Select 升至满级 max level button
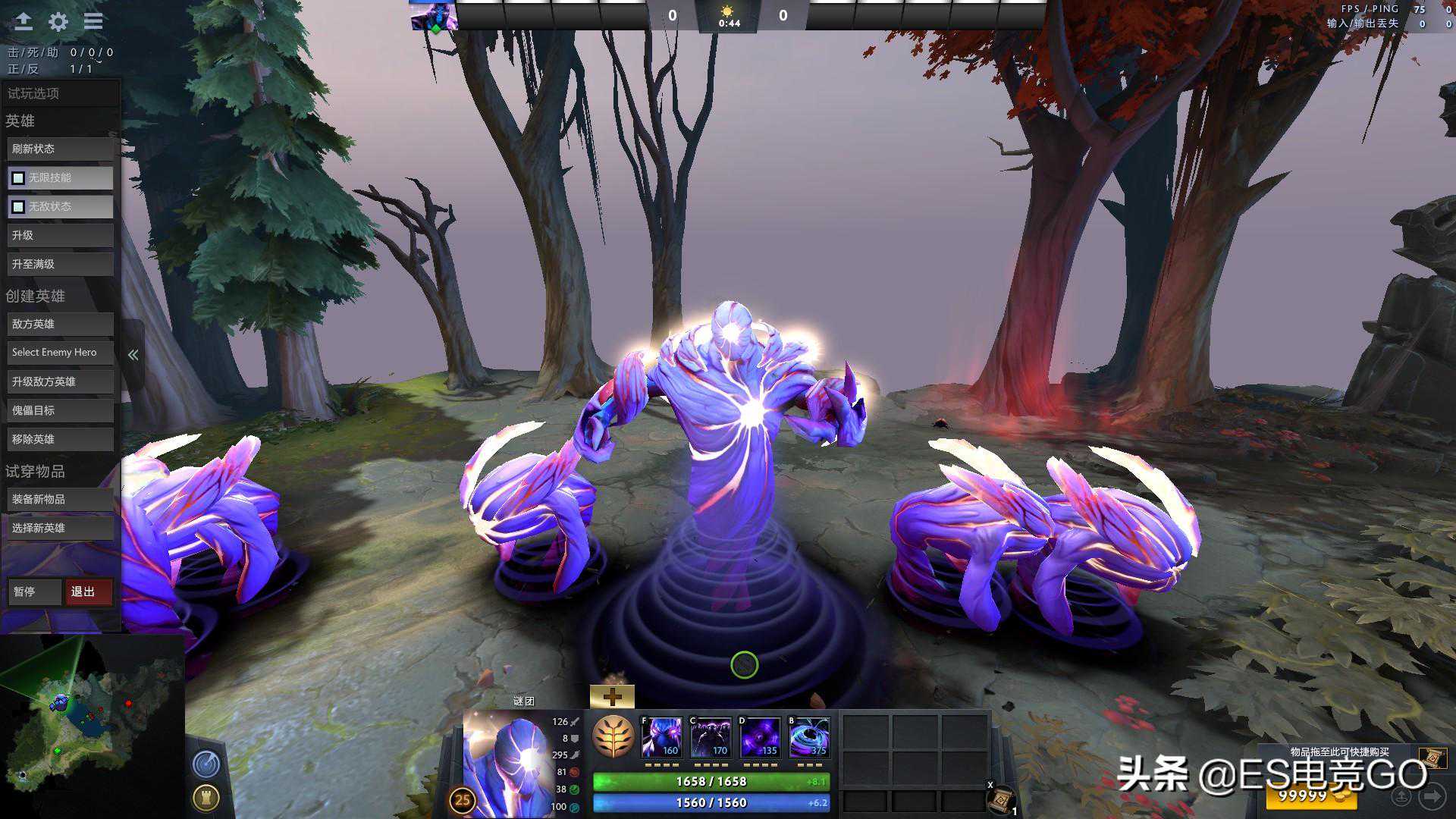1456x819 pixels. coord(60,264)
